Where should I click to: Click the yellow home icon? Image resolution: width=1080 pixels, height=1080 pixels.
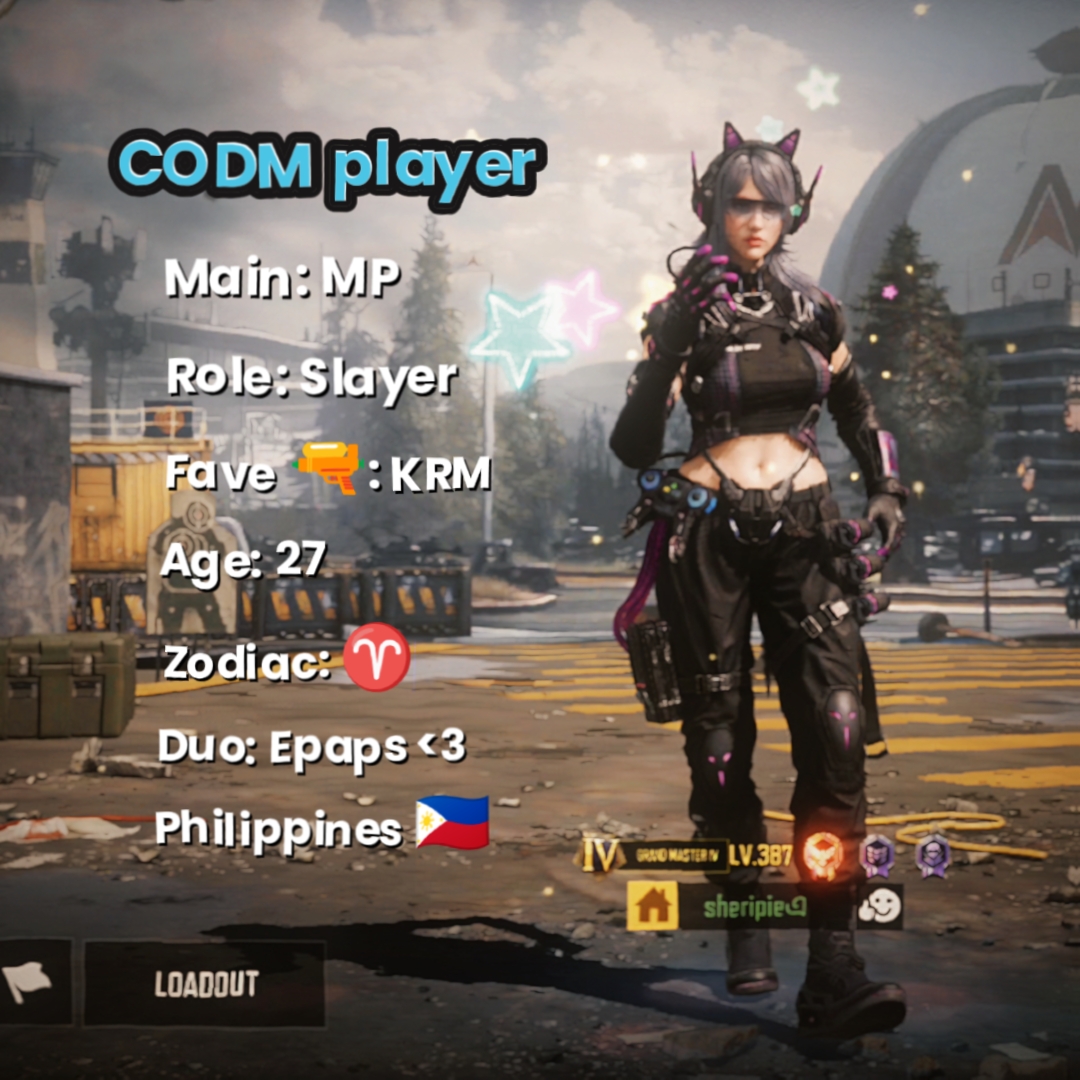(651, 906)
